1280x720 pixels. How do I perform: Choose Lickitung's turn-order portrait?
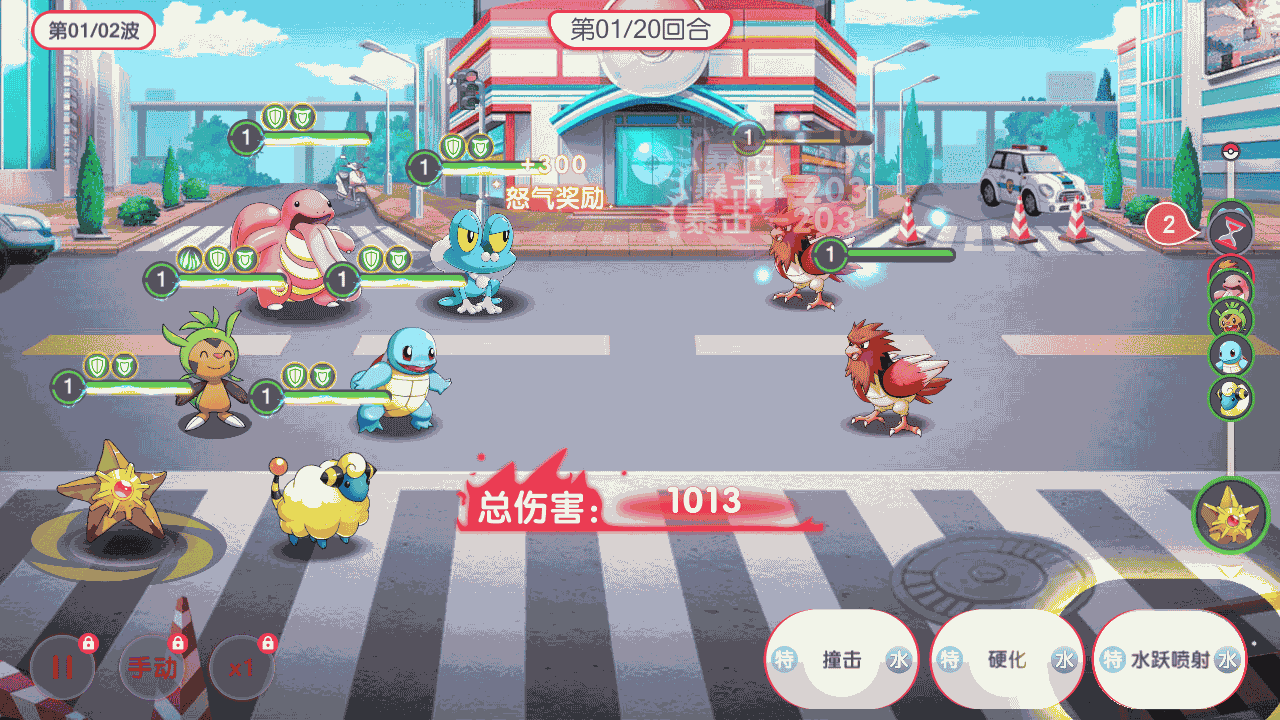pyautogui.click(x=1230, y=285)
